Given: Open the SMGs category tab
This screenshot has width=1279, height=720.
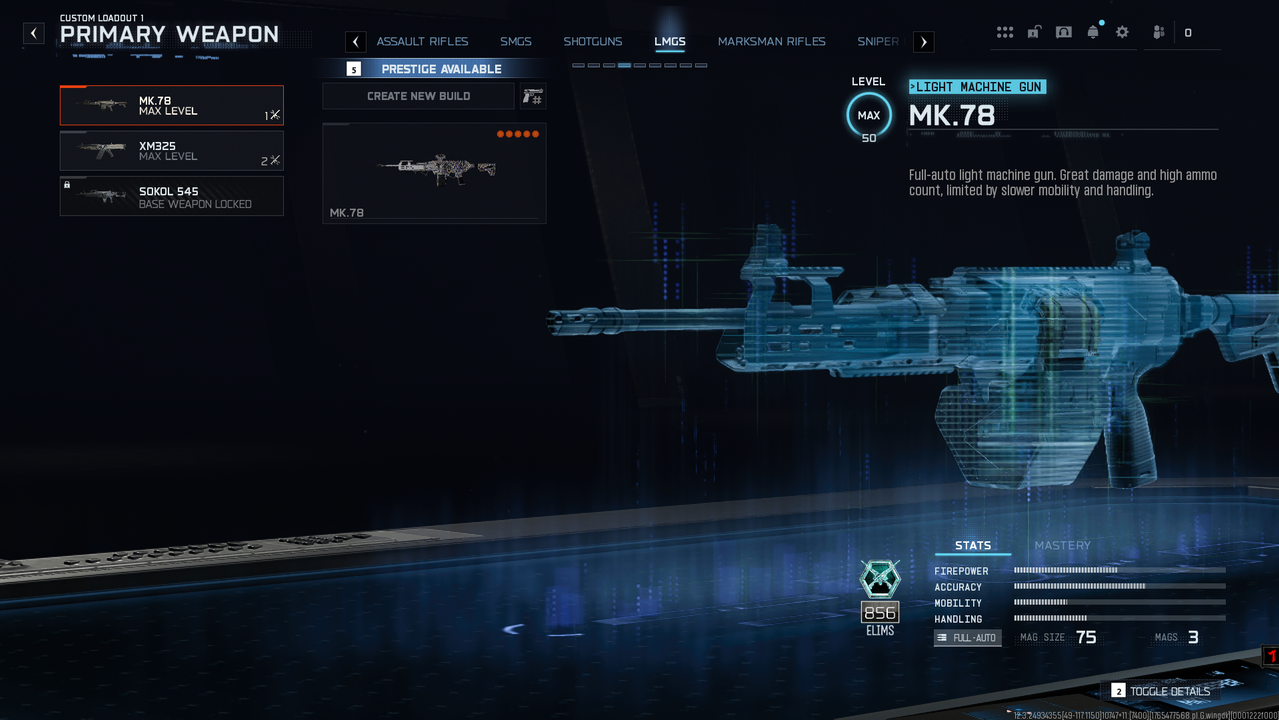Looking at the screenshot, I should click(516, 42).
